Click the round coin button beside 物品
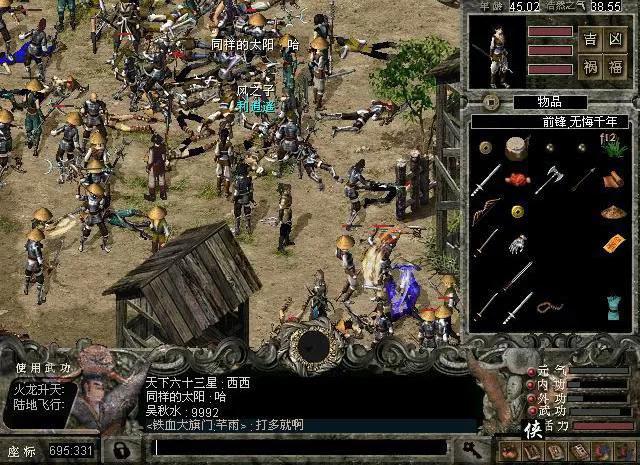This screenshot has height=465, width=640. coord(490,101)
